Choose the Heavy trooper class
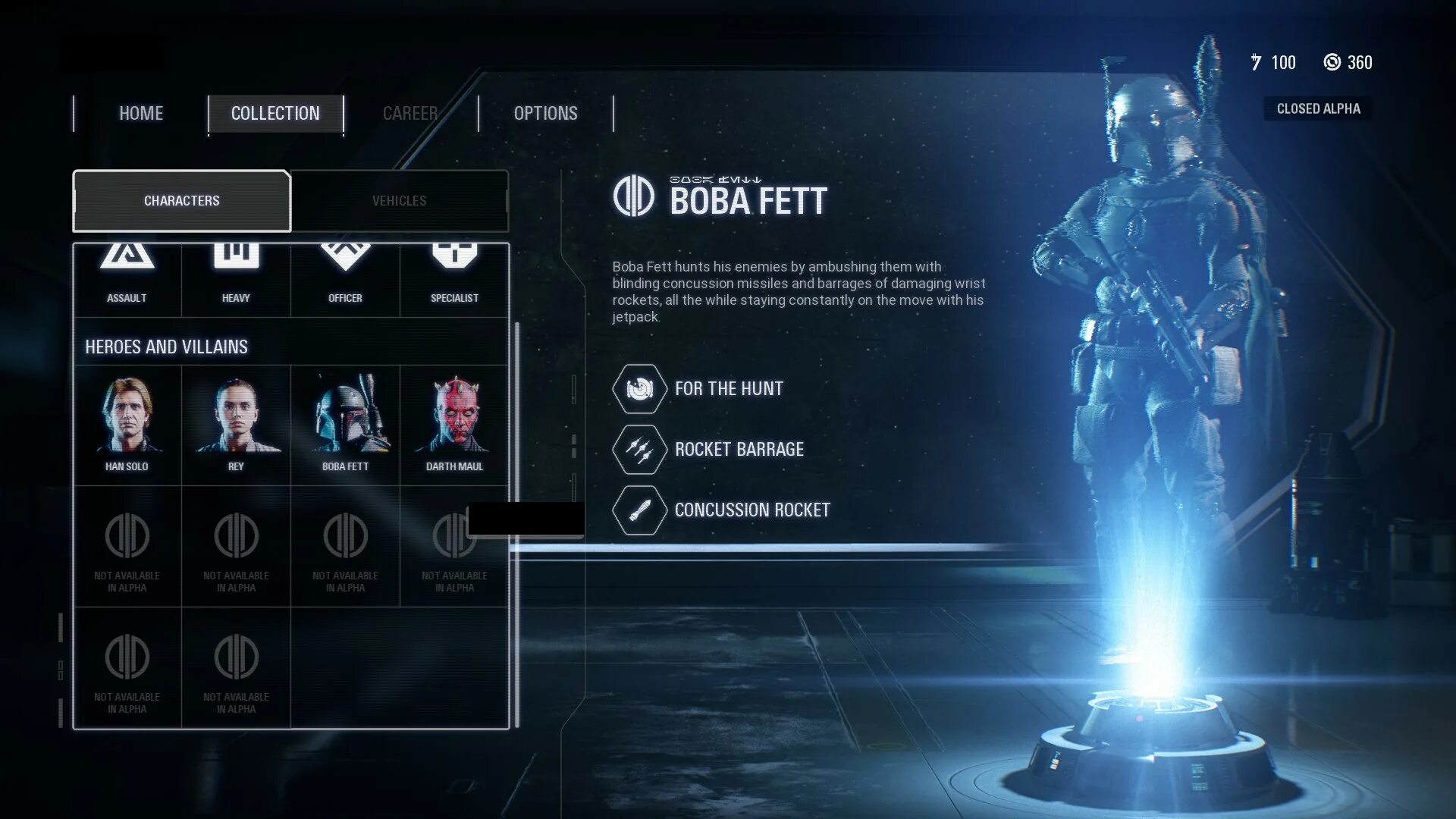Screen dimensions: 1456x819 236,277
